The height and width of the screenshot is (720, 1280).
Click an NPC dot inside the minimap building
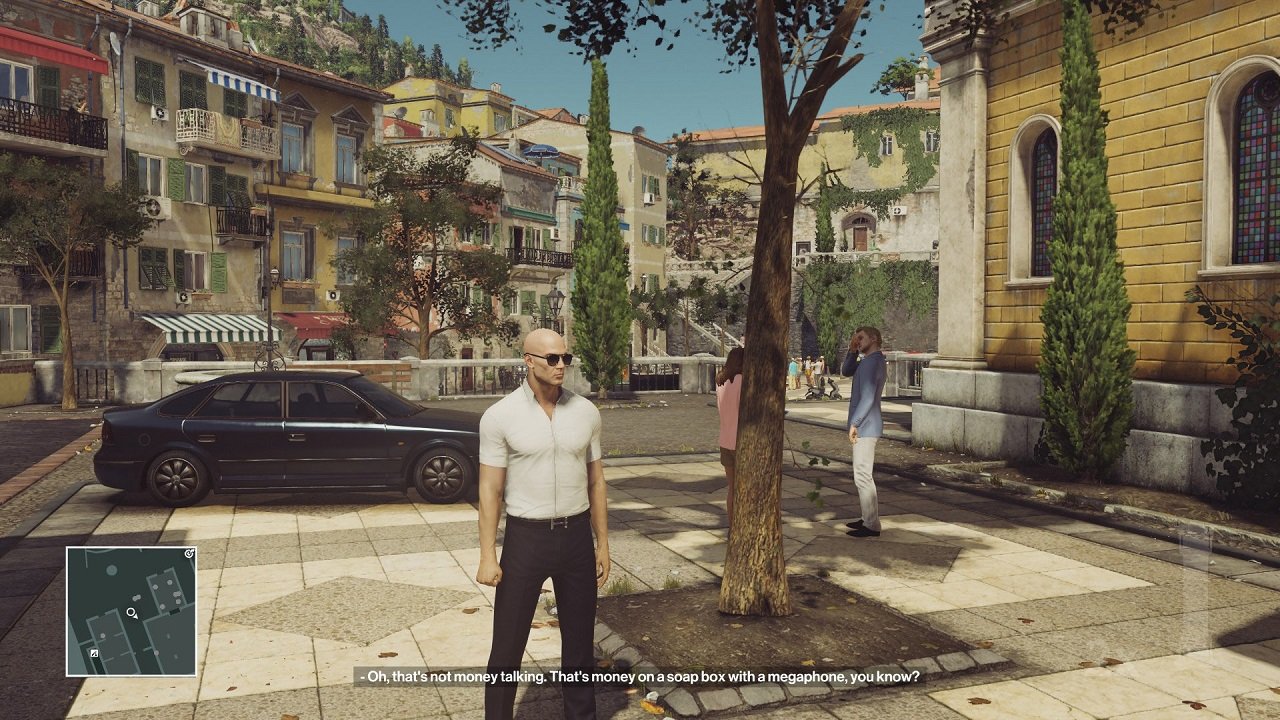[x=169, y=582]
